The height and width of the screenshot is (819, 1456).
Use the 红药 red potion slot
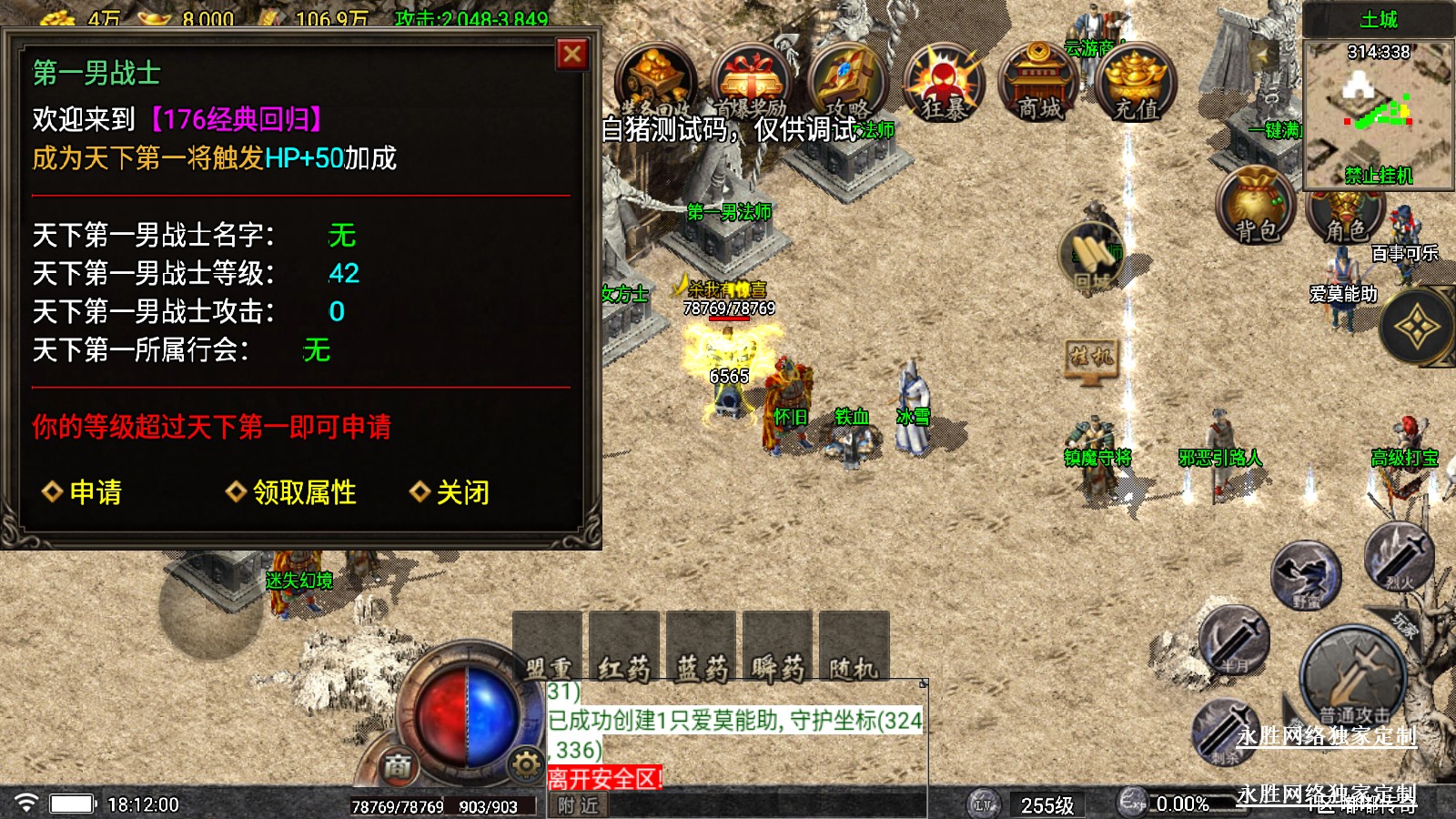[624, 648]
